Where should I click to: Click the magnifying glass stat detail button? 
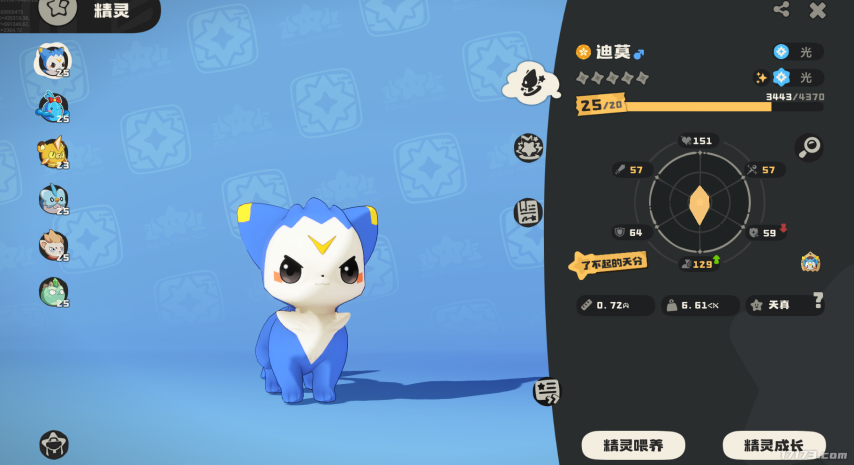point(809,148)
